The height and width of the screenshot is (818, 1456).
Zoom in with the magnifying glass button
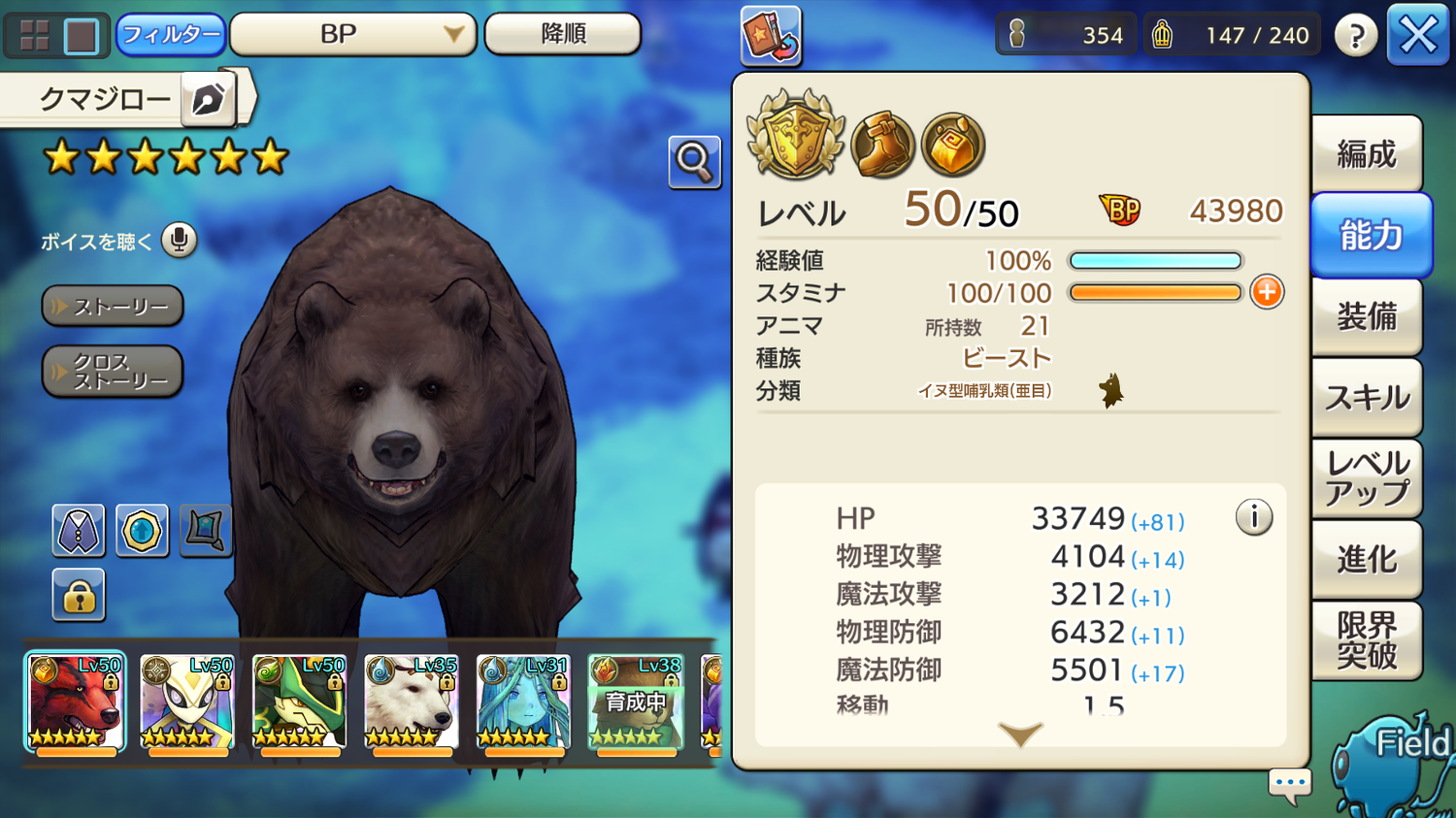694,162
